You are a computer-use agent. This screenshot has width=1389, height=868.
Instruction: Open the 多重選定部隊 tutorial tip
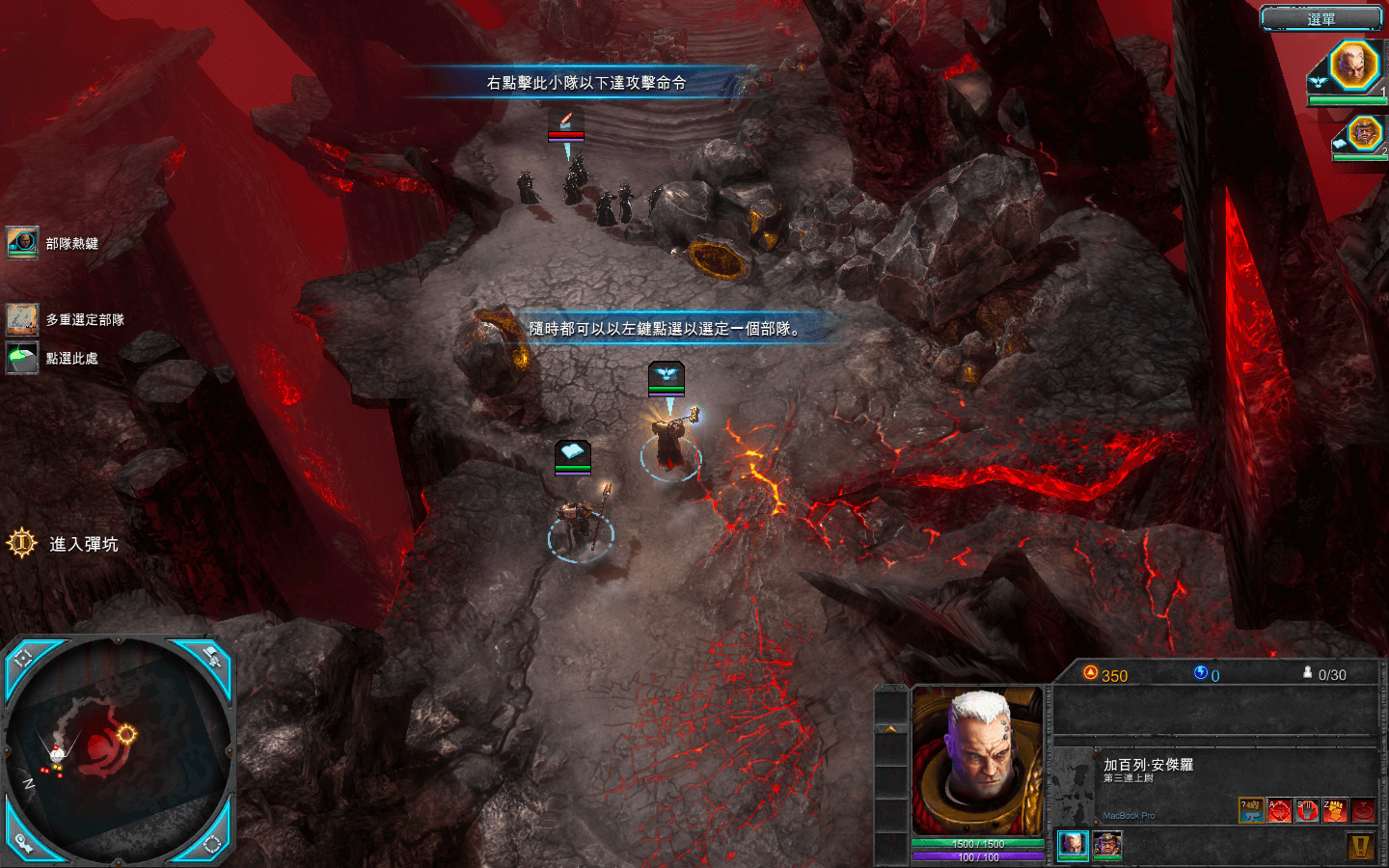(x=23, y=319)
